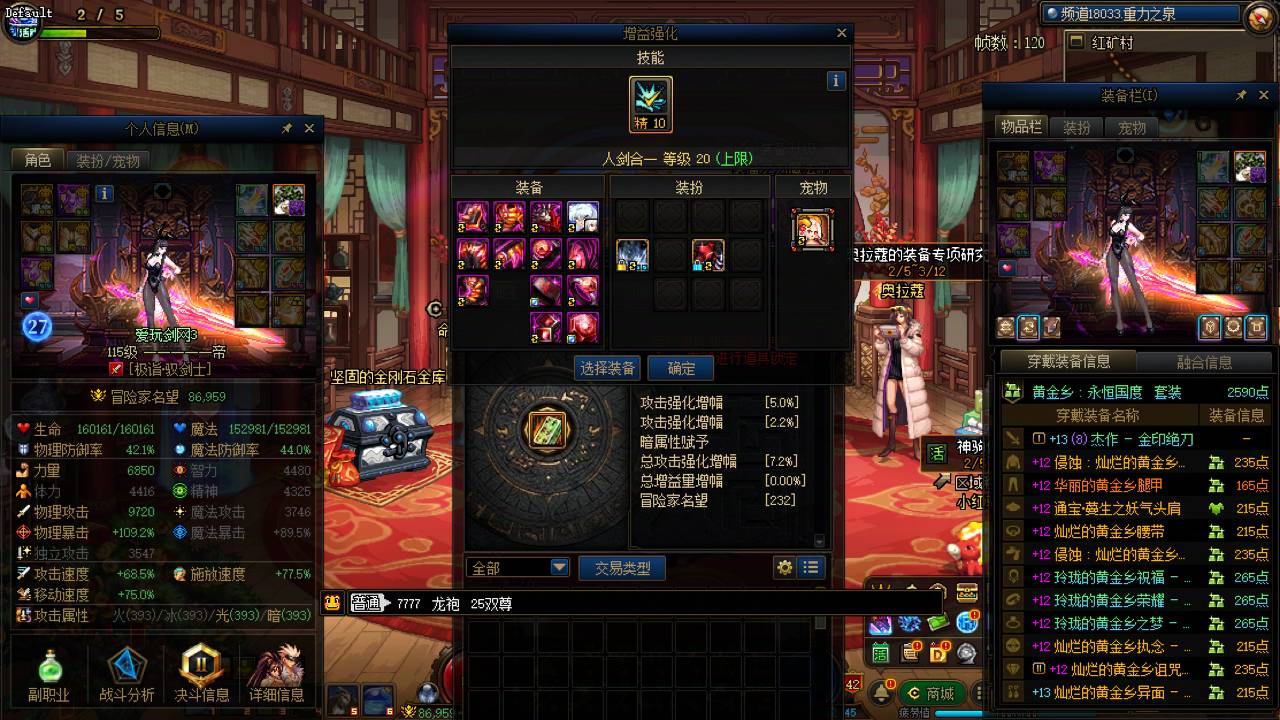The width and height of the screenshot is (1280, 720).
Task: Open the gear settings beside 交易类型
Action: click(785, 568)
